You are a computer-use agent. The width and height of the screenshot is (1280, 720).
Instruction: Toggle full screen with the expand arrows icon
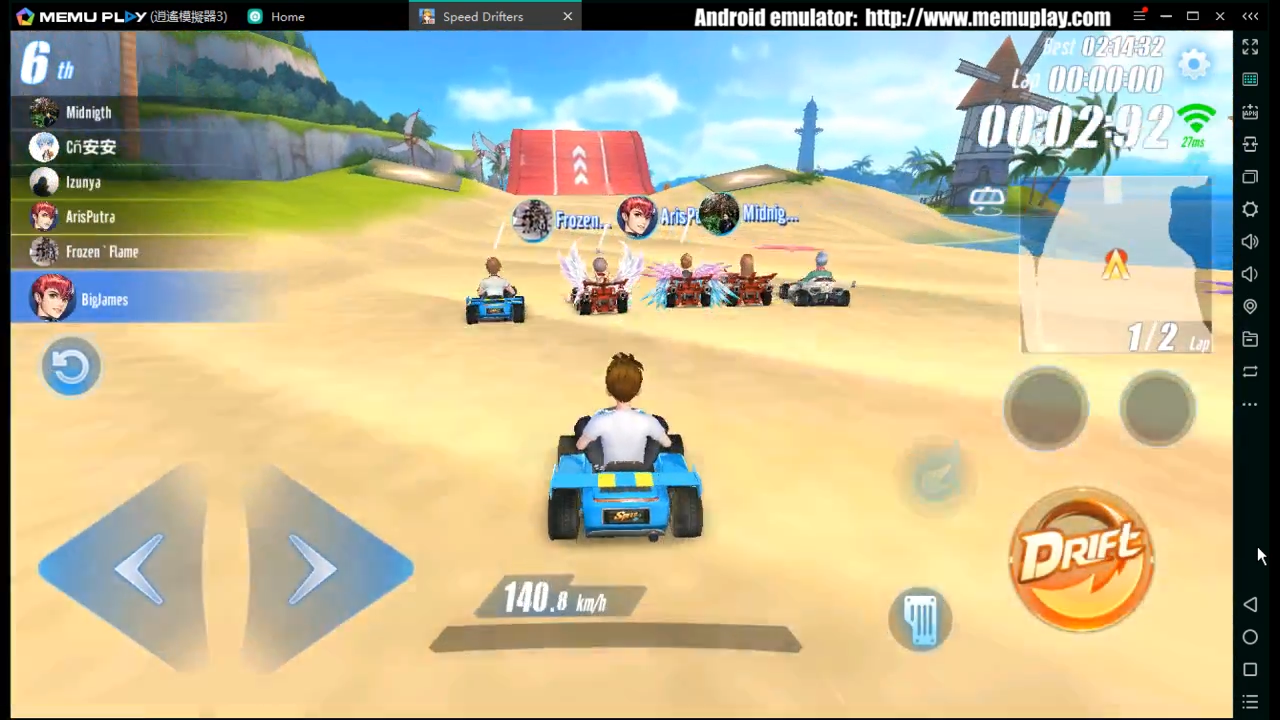coord(1250,47)
